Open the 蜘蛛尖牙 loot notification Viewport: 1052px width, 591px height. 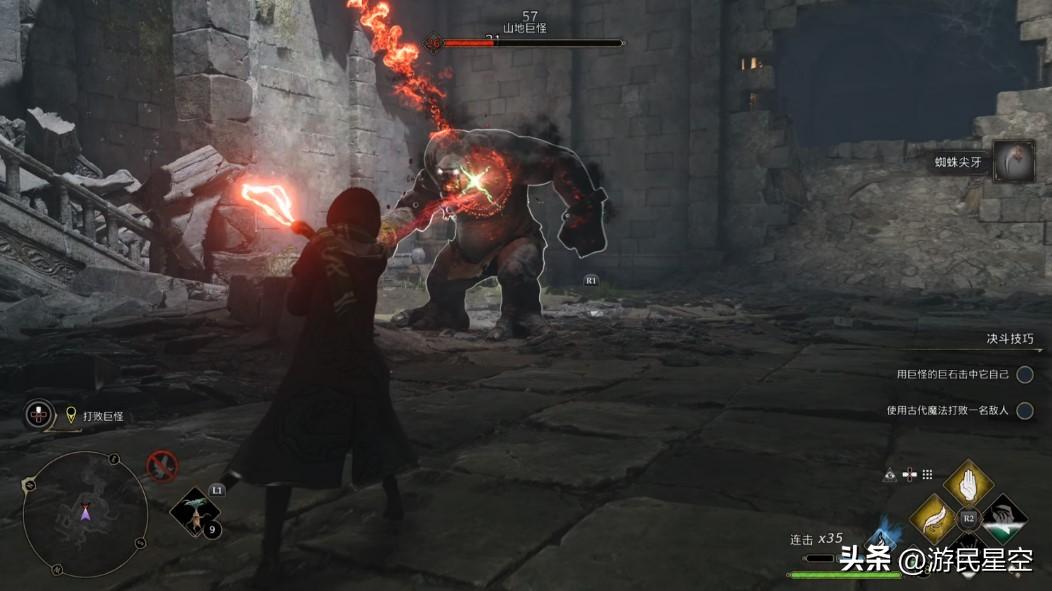click(979, 161)
